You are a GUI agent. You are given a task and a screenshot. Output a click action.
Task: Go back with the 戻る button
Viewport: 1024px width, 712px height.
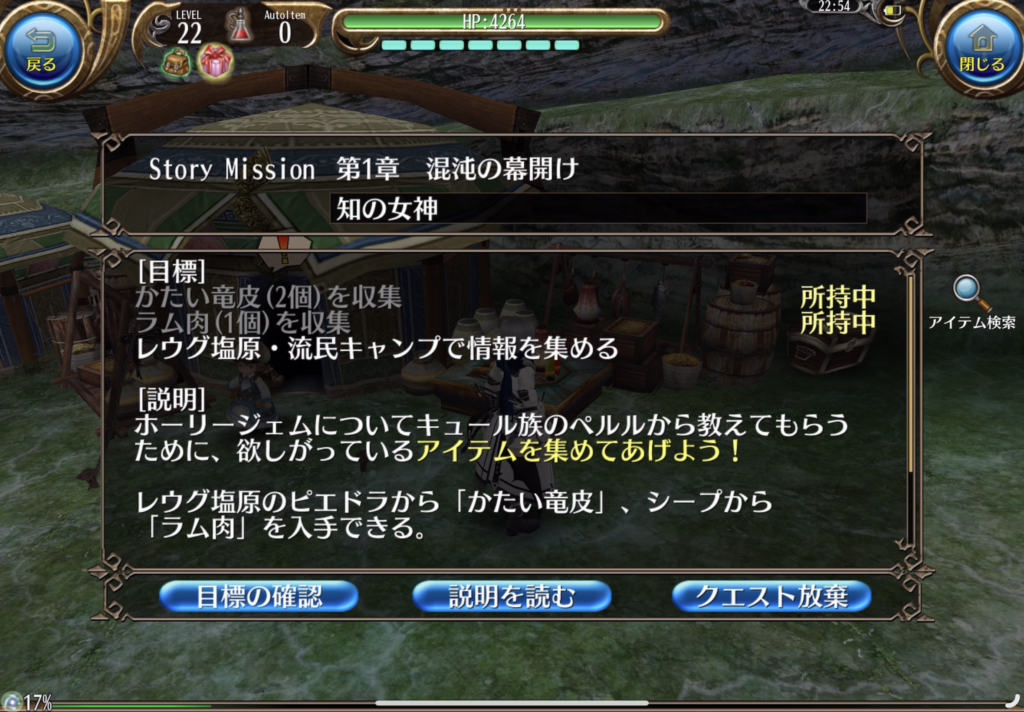point(43,49)
